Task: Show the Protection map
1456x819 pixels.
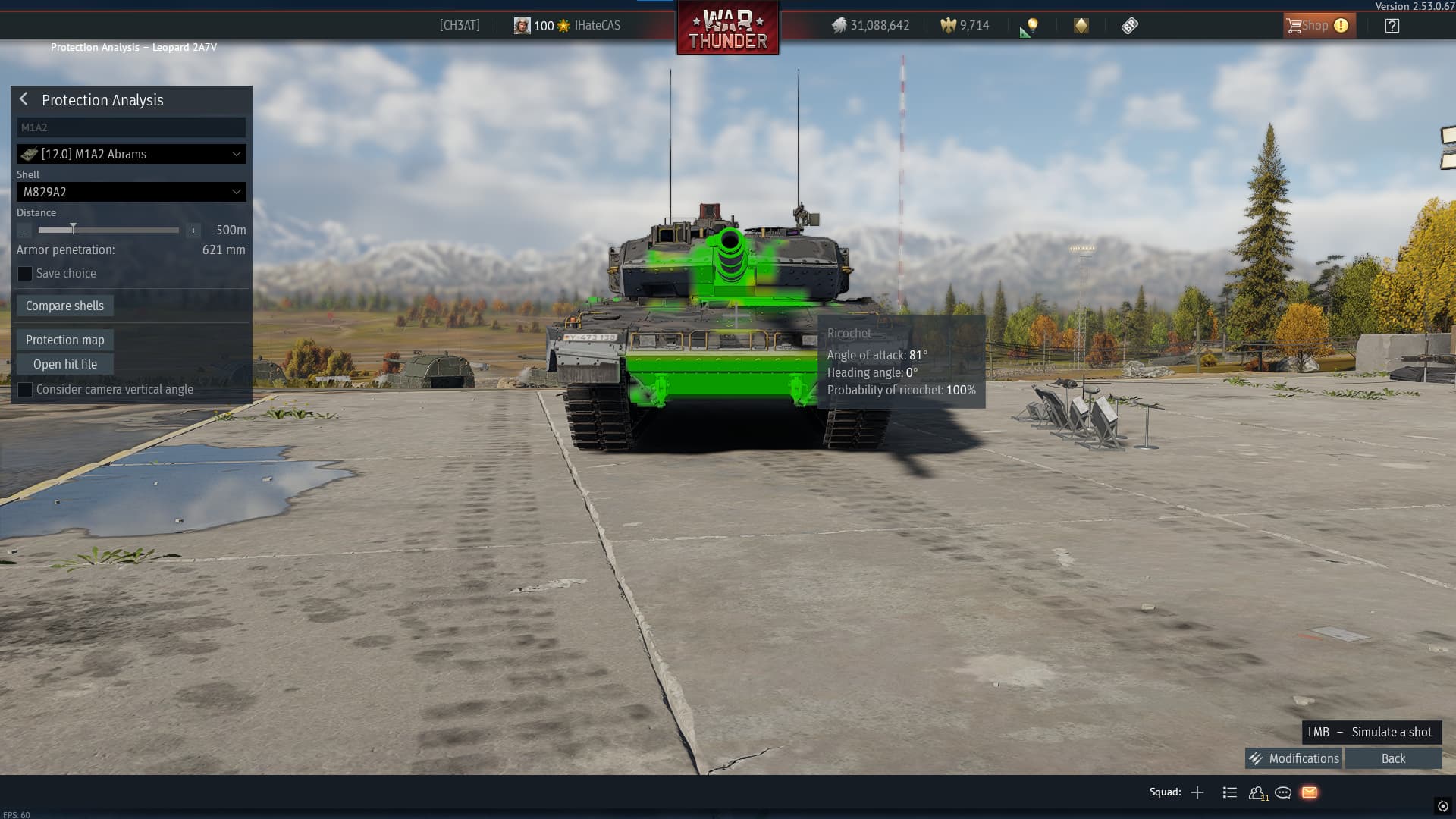Action: pyautogui.click(x=64, y=340)
